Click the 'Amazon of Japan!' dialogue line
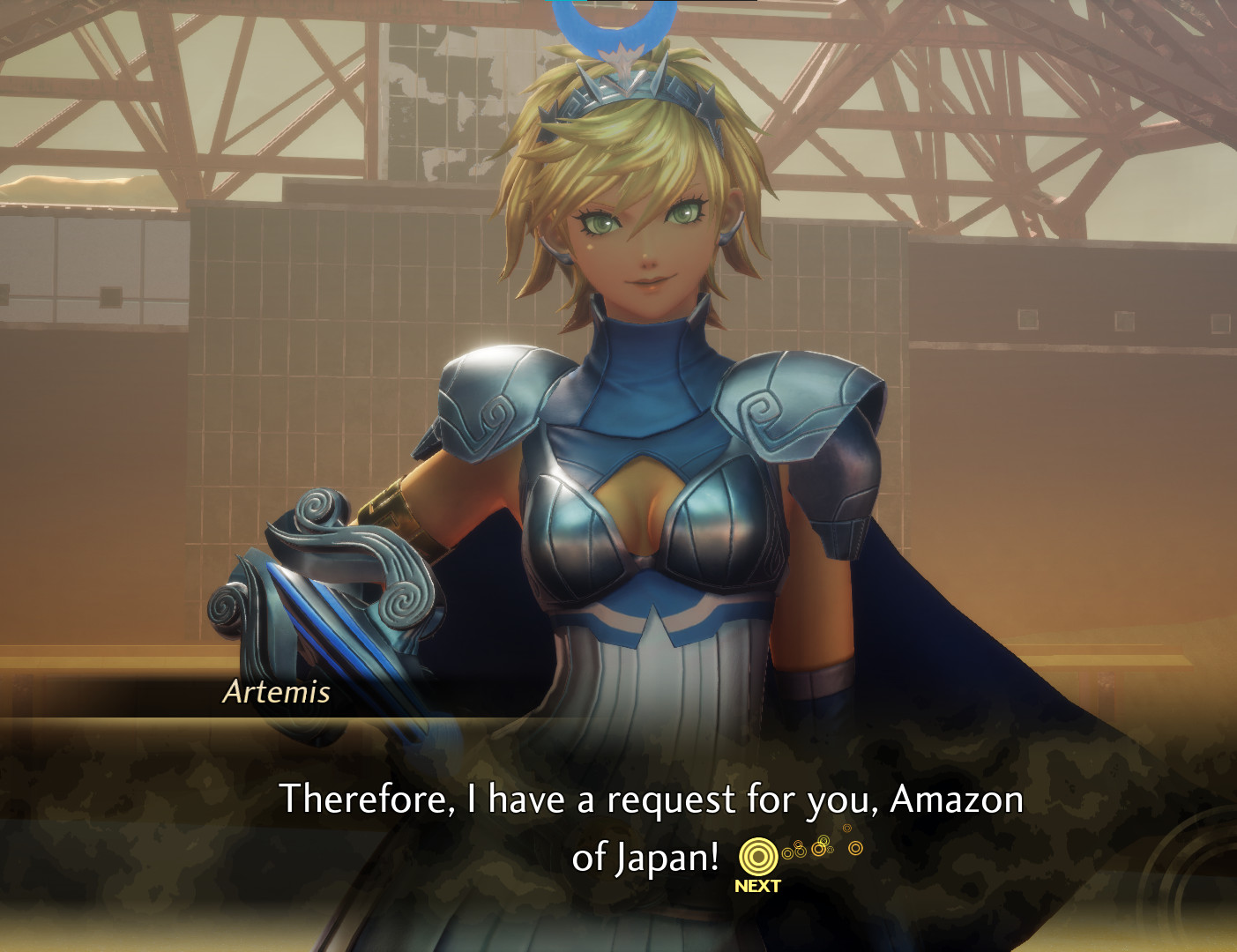1237x952 pixels. click(652, 852)
